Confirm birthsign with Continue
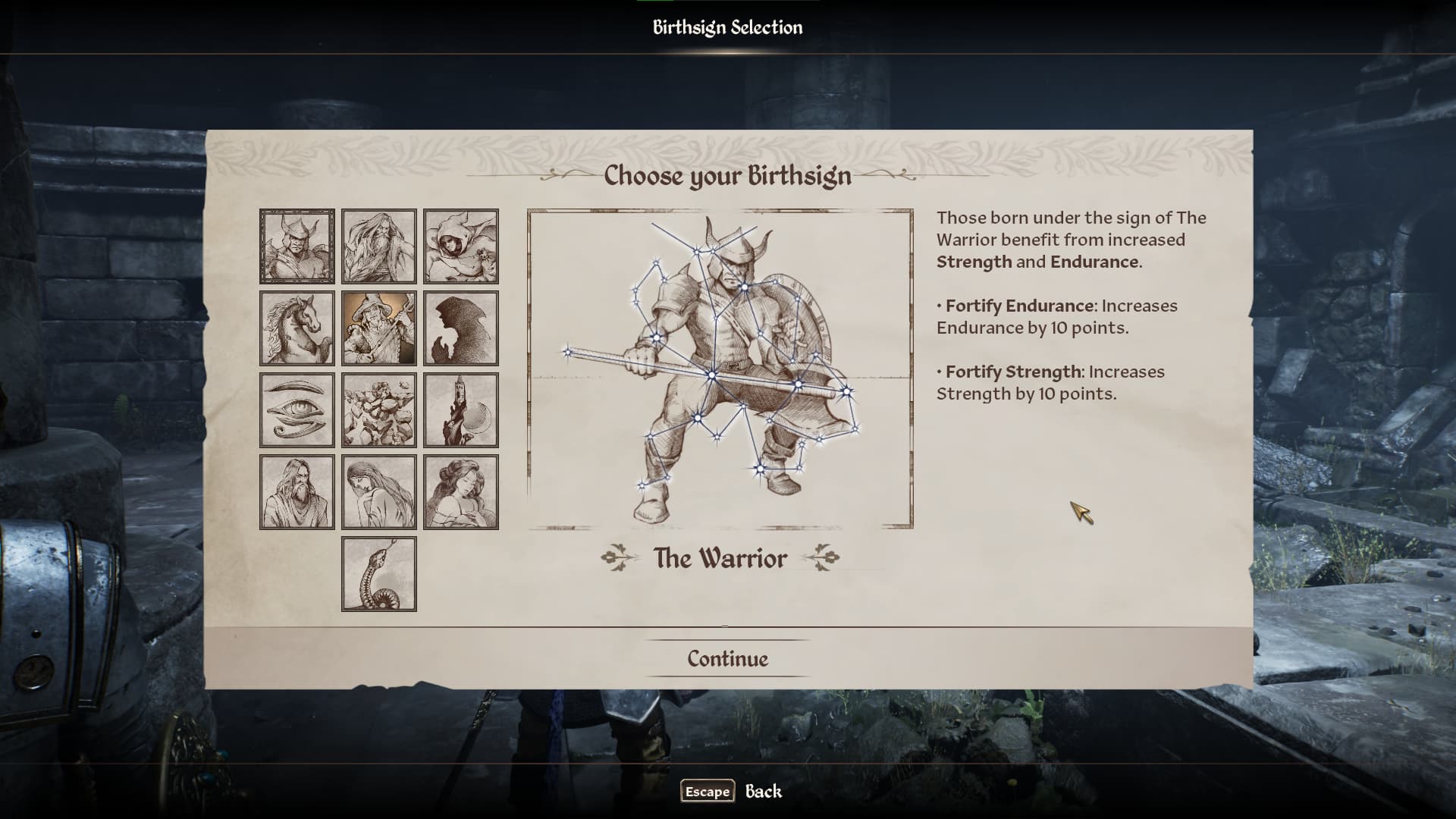 [727, 658]
